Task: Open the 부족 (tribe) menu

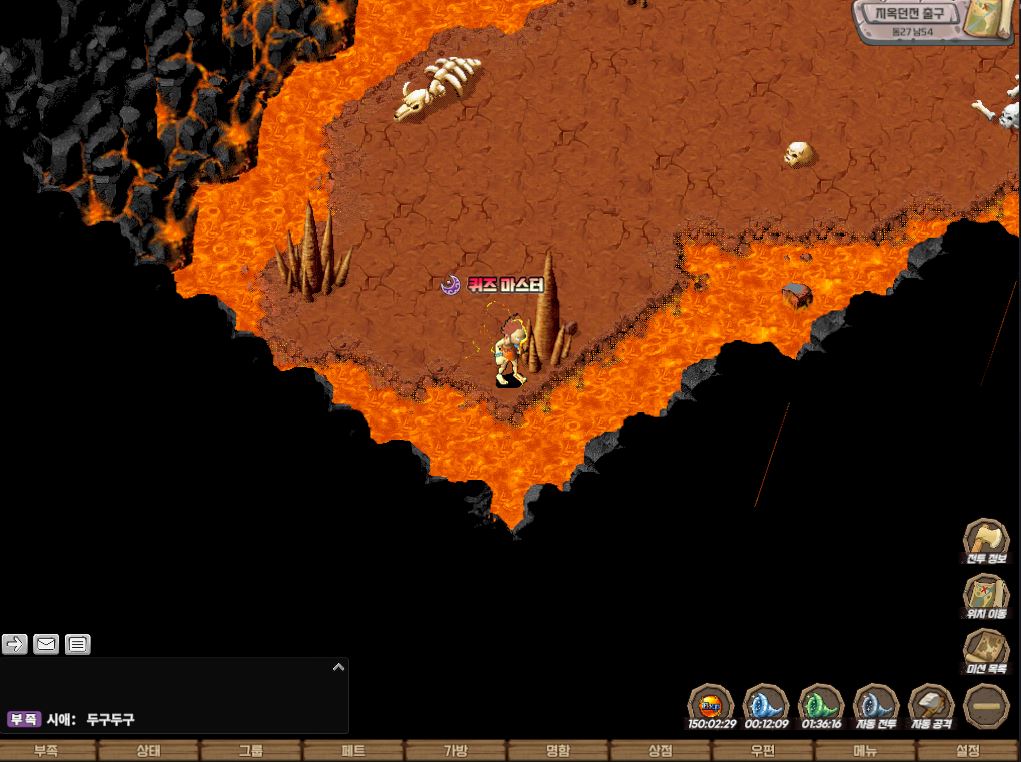Action: point(46,751)
